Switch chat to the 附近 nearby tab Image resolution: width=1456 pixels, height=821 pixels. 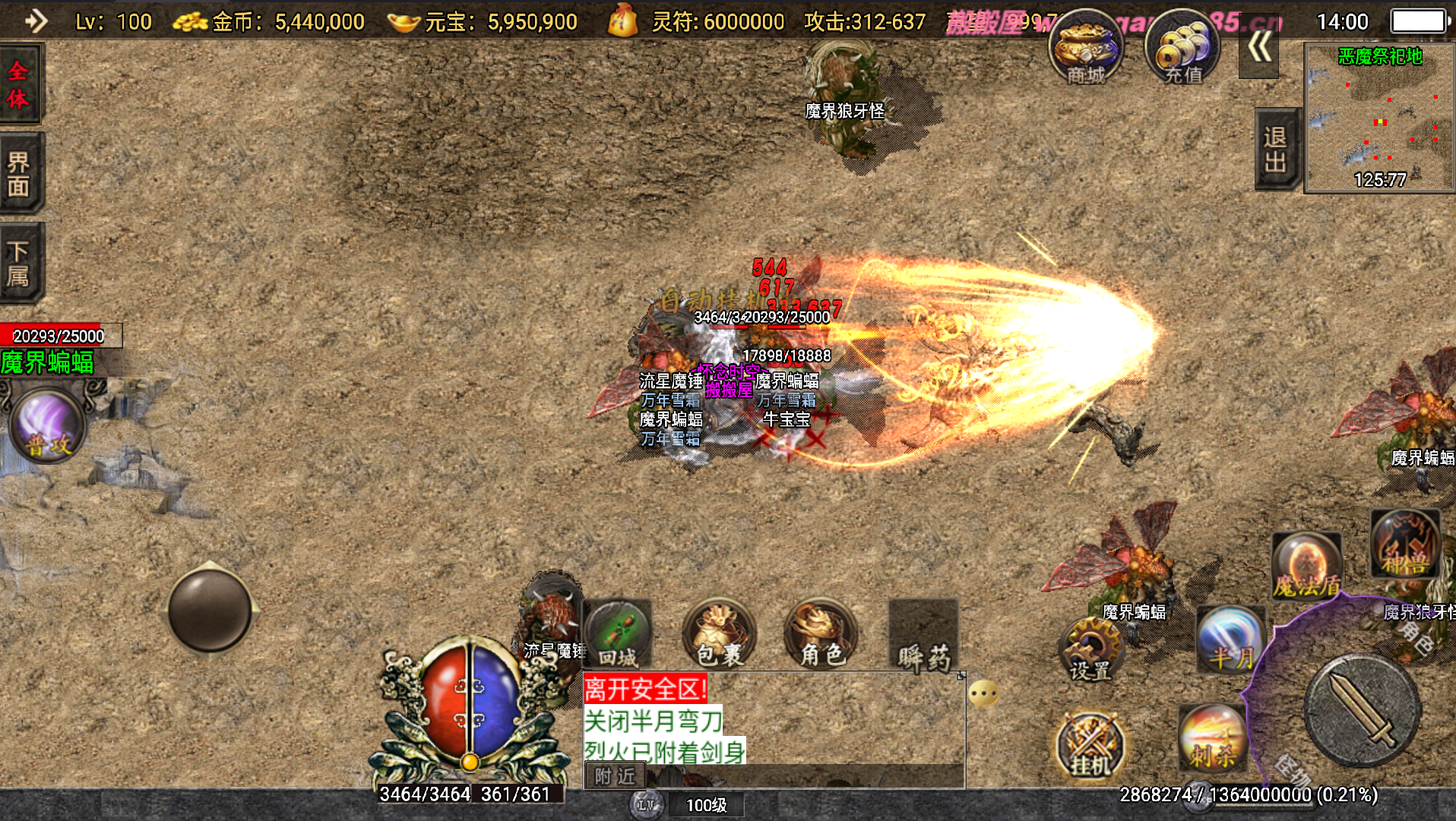click(615, 775)
